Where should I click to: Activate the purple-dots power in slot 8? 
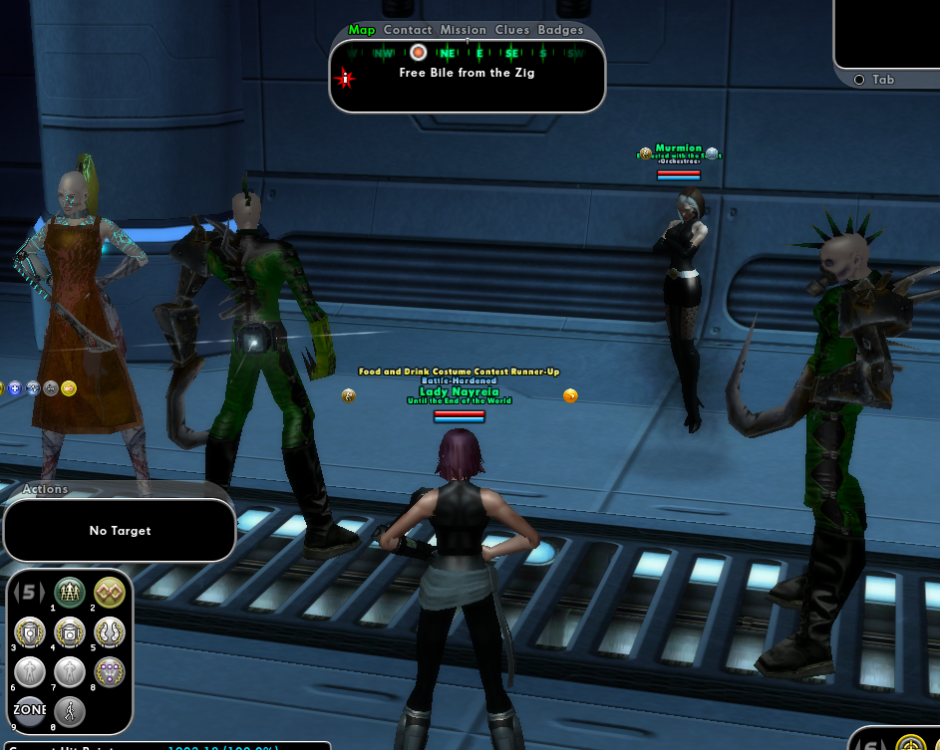click(x=109, y=671)
